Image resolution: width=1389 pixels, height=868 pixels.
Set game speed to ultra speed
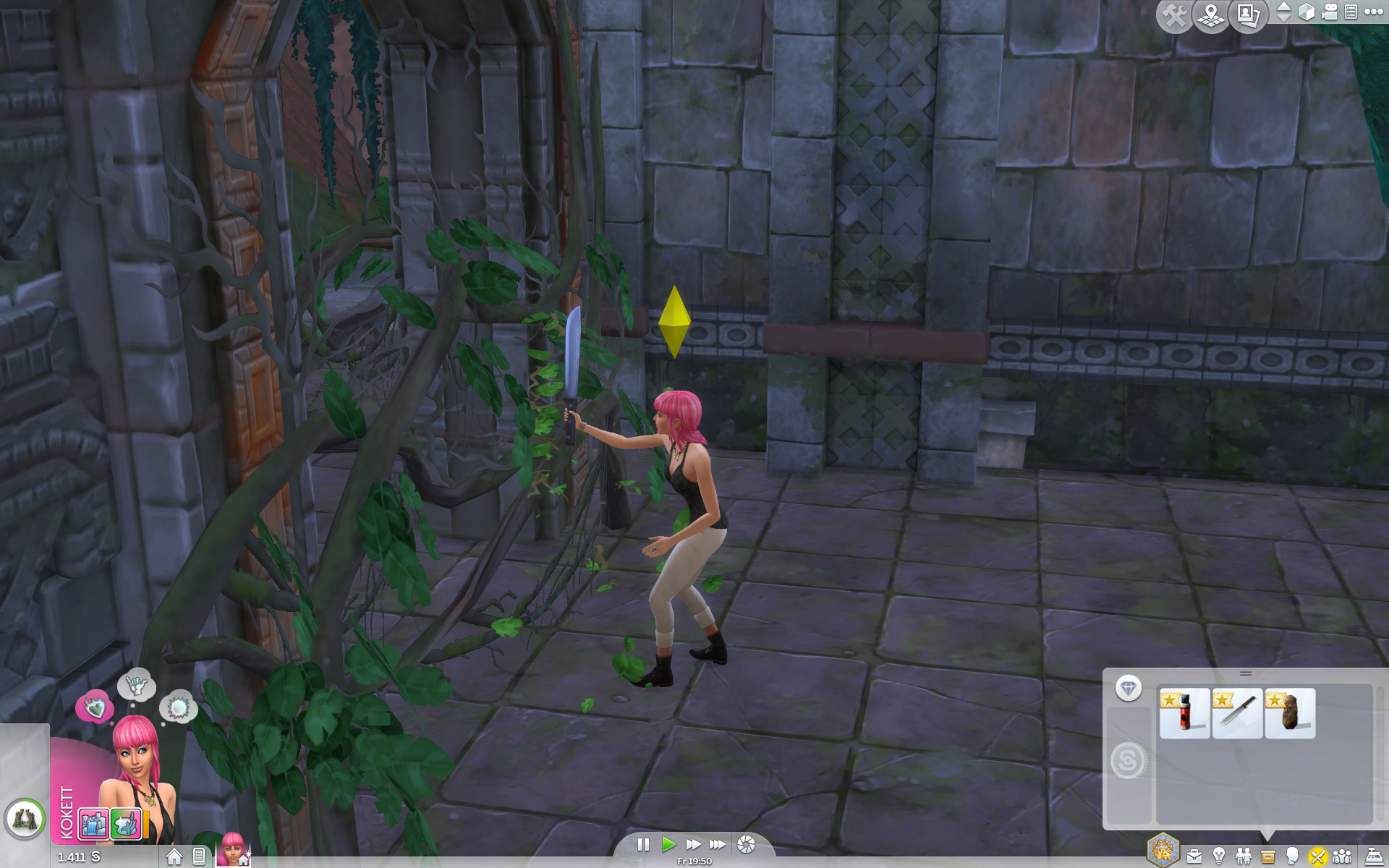coord(718,844)
